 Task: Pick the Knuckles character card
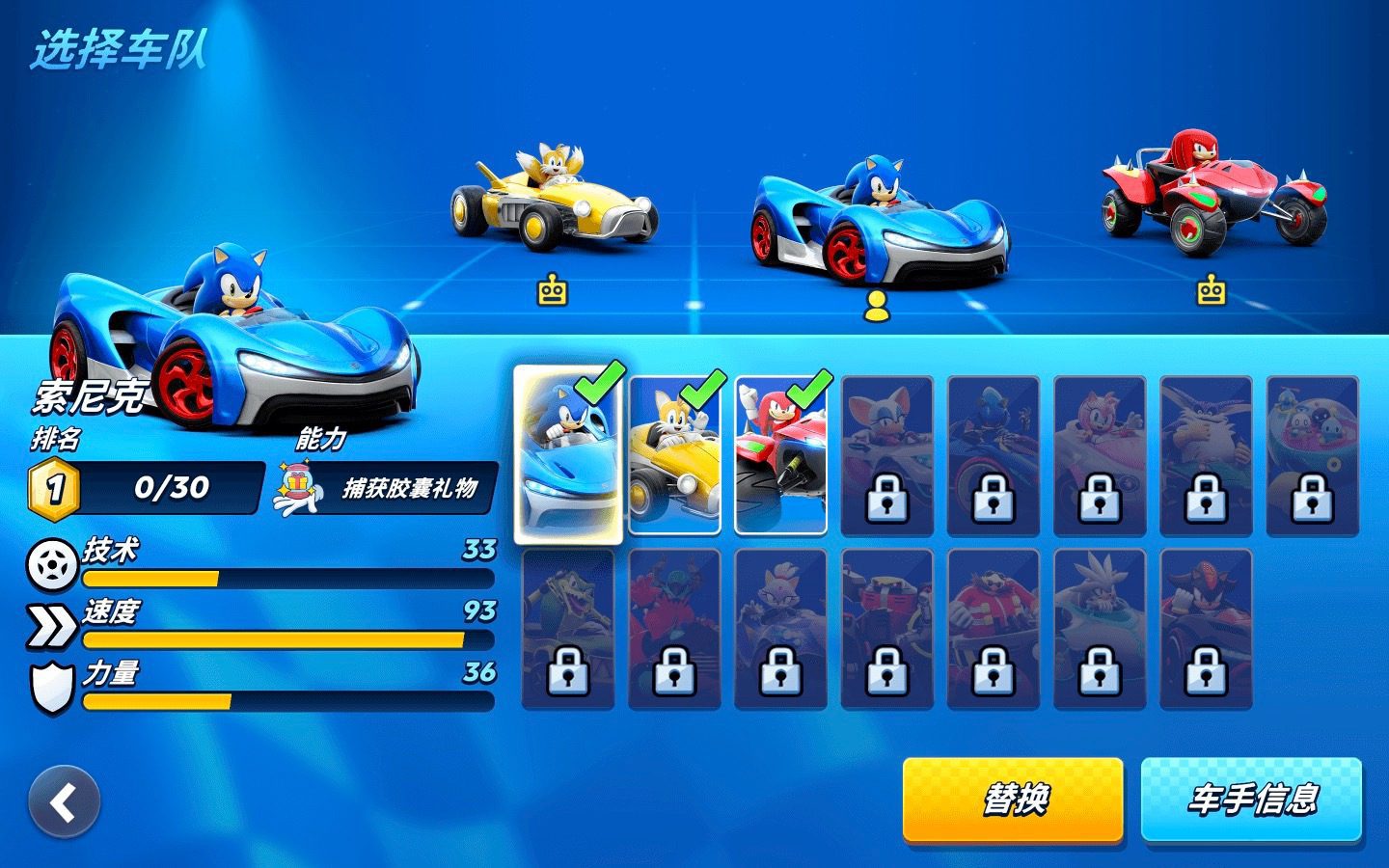tap(780, 454)
